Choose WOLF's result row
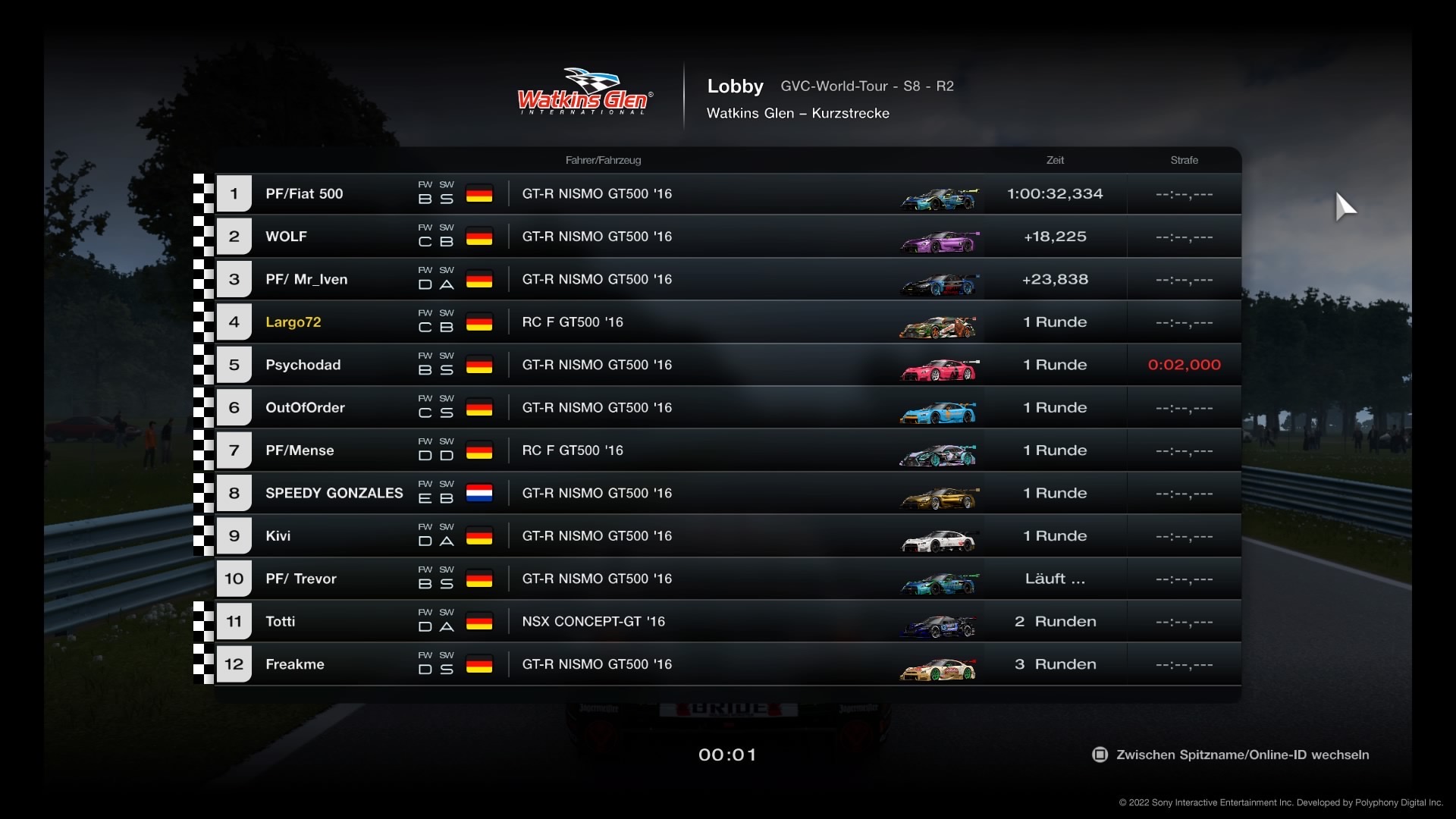The width and height of the screenshot is (1456, 819). coord(728,237)
